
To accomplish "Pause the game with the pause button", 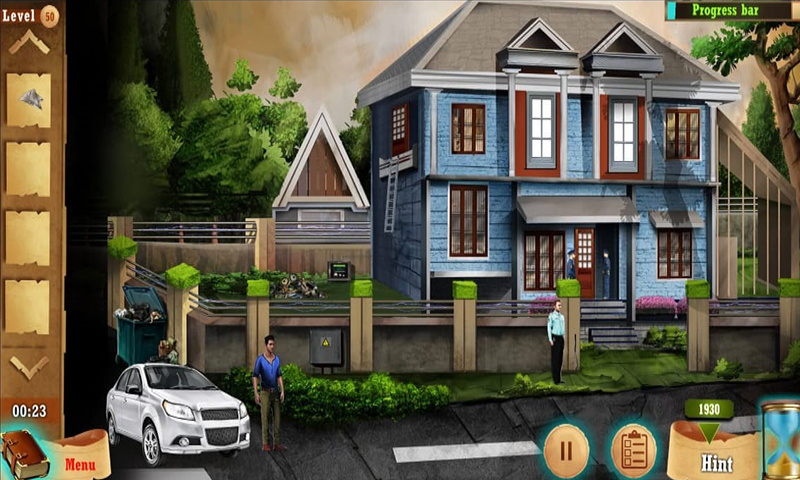I will coord(566,448).
